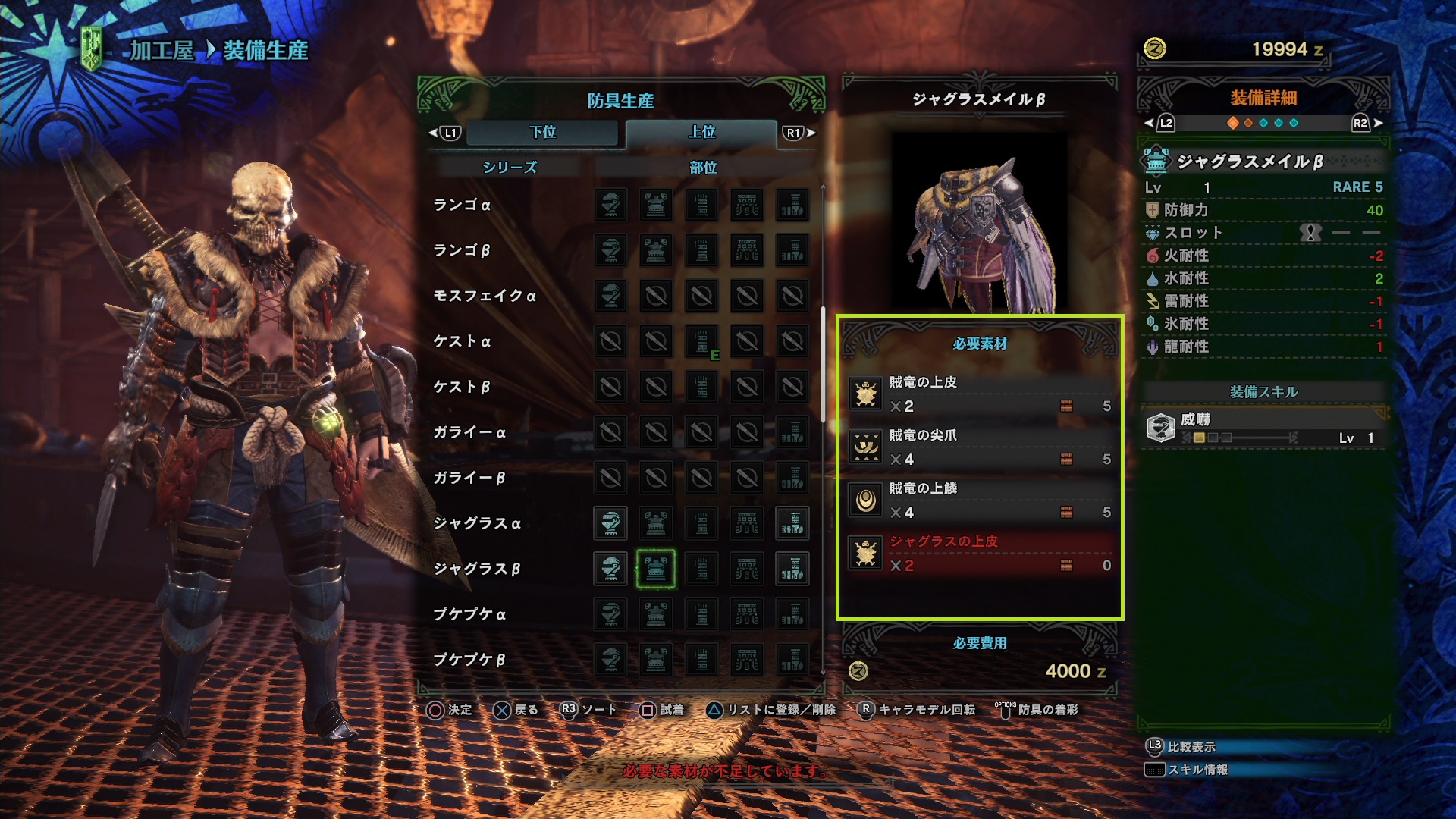The height and width of the screenshot is (819, 1456).
Task: Select the 賊竜の上皮 material row
Action: coord(980,394)
